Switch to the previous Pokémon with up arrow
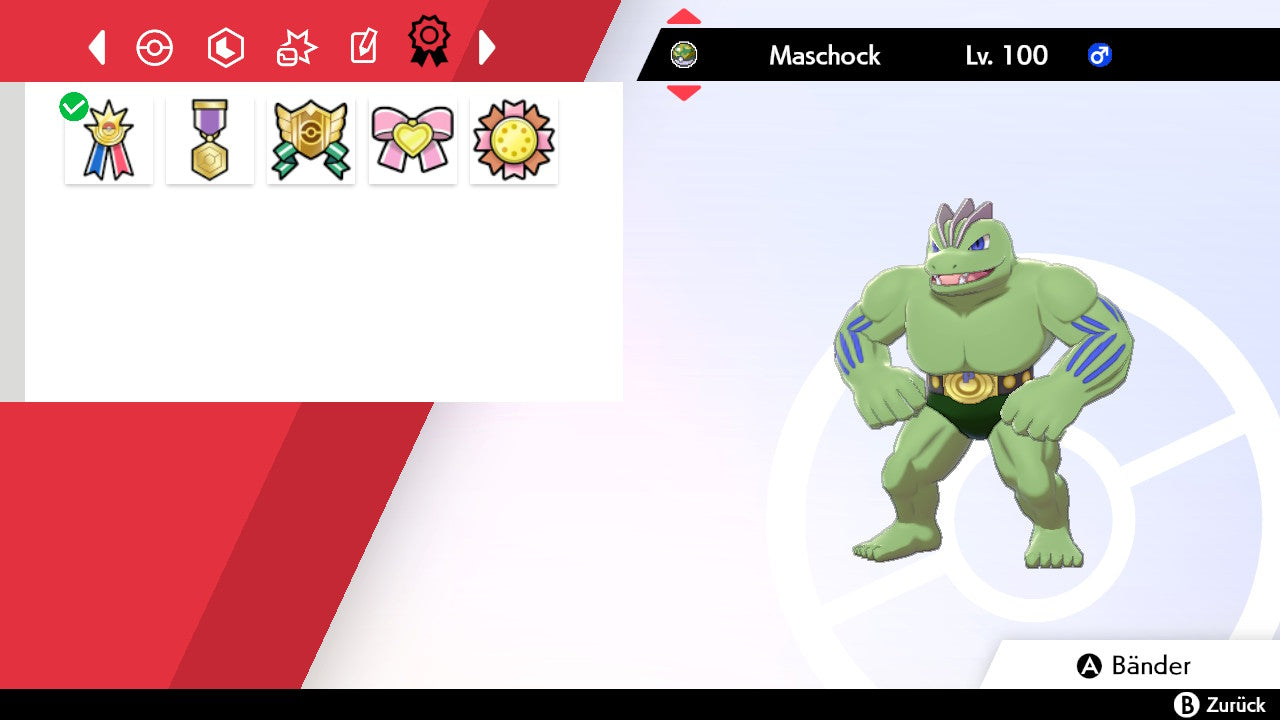Viewport: 1280px width, 720px height. click(684, 16)
